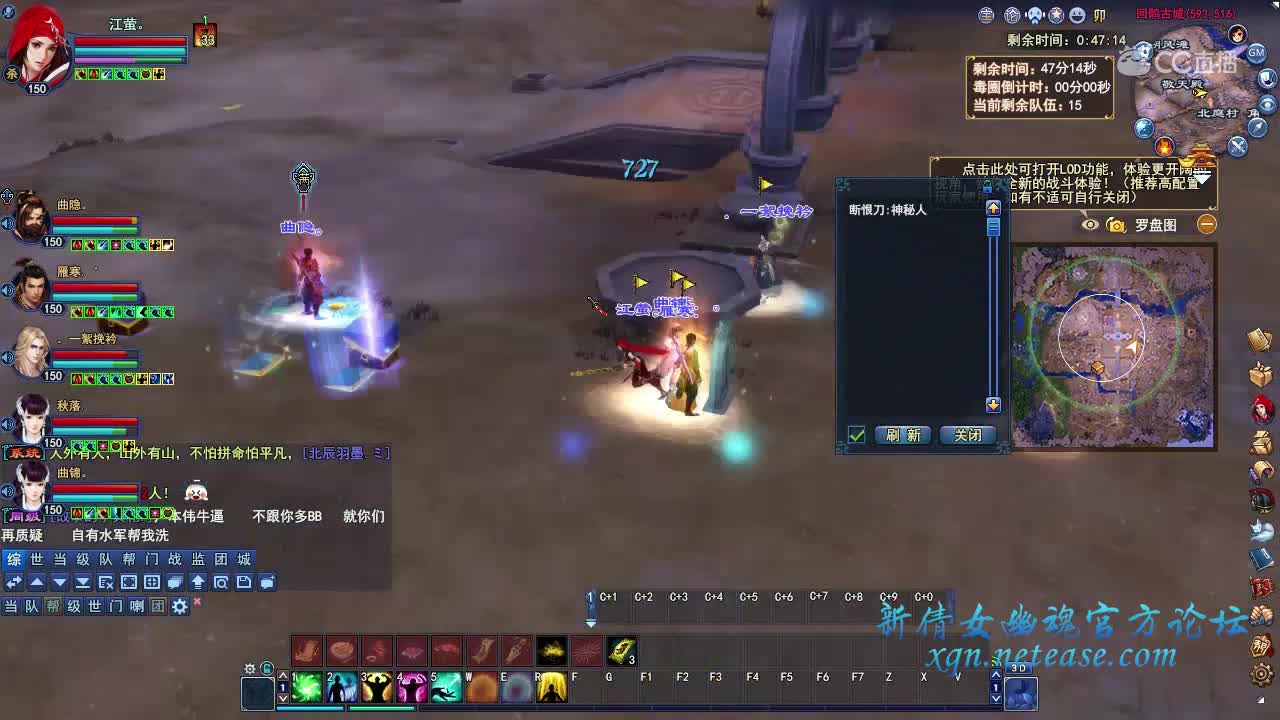This screenshot has height=720, width=1280.
Task: Switch to the 综 chat tab
Action: 14,559
